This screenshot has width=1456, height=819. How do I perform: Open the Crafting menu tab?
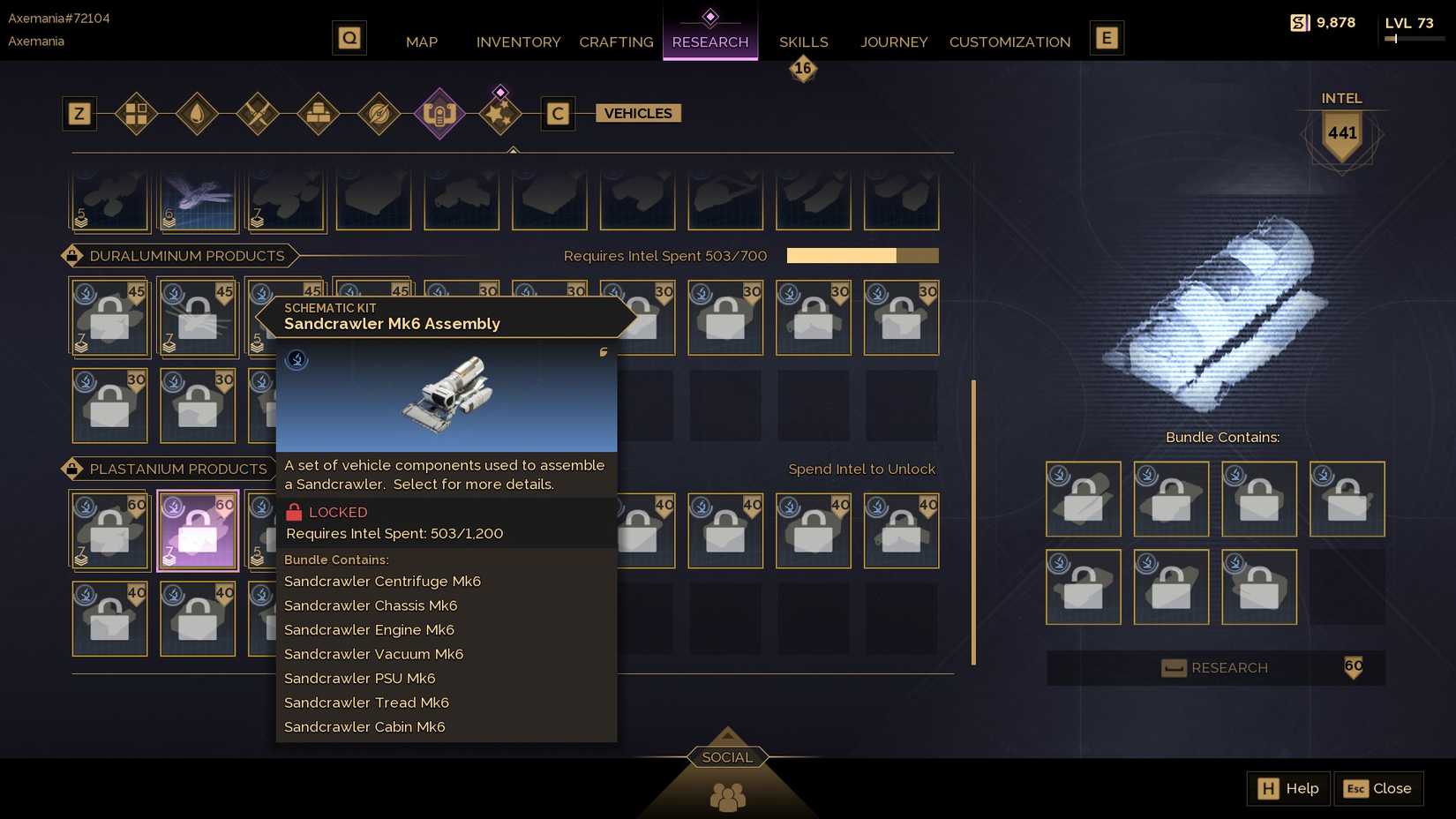click(615, 41)
